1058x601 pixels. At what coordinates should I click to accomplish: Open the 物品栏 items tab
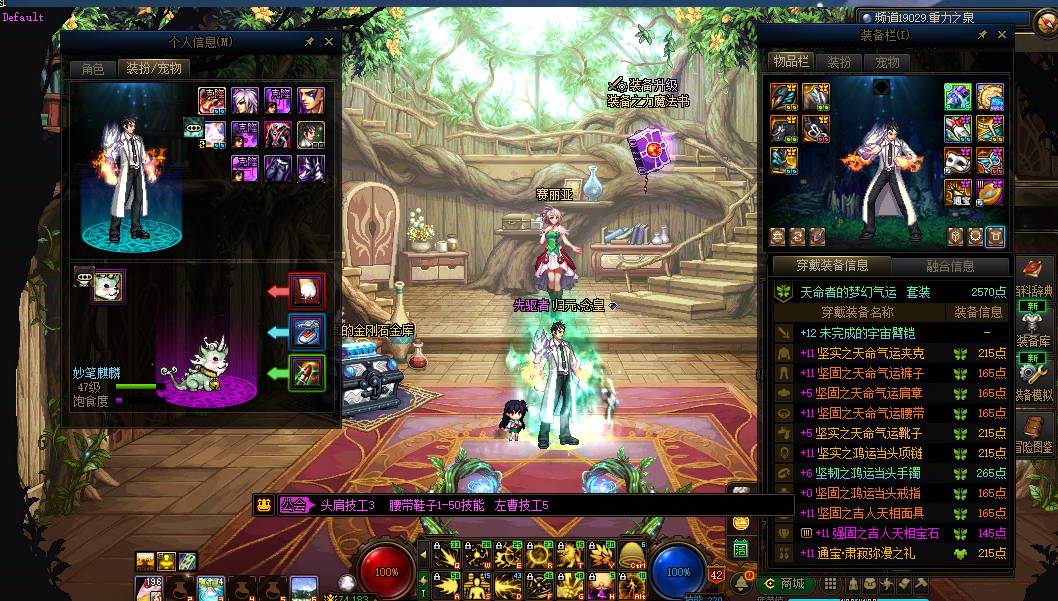(790, 62)
